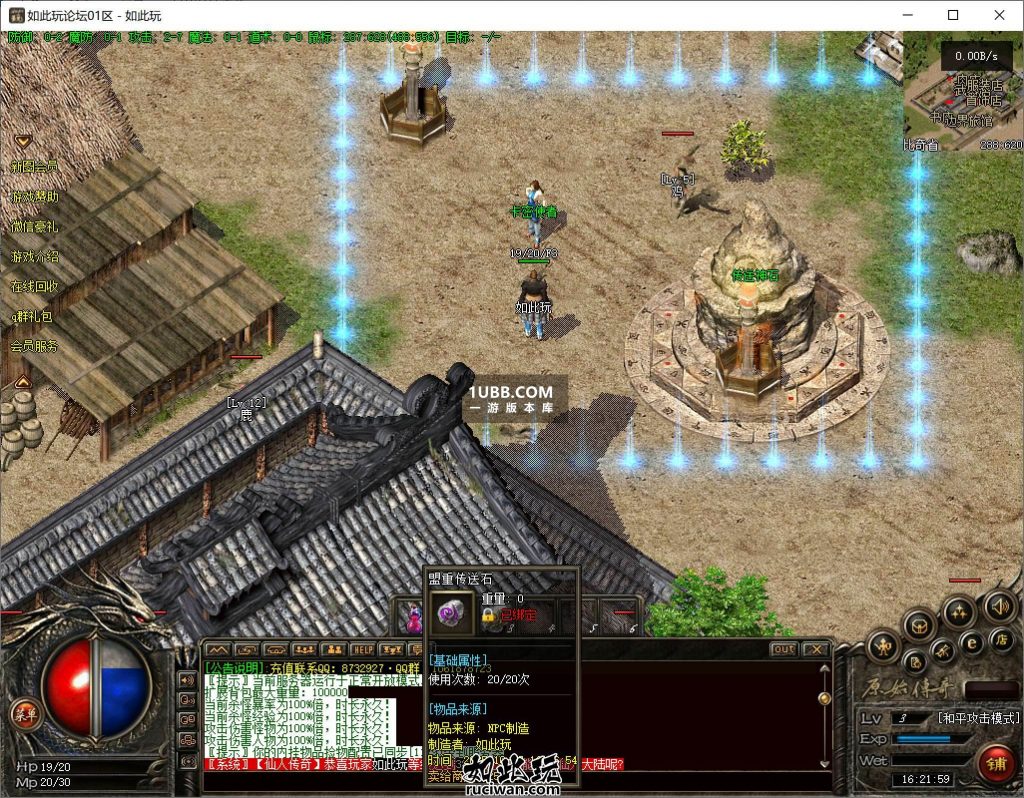Screen dimensions: 1024x798
Task: Click the HELP button on the chat bar
Action: click(x=362, y=650)
